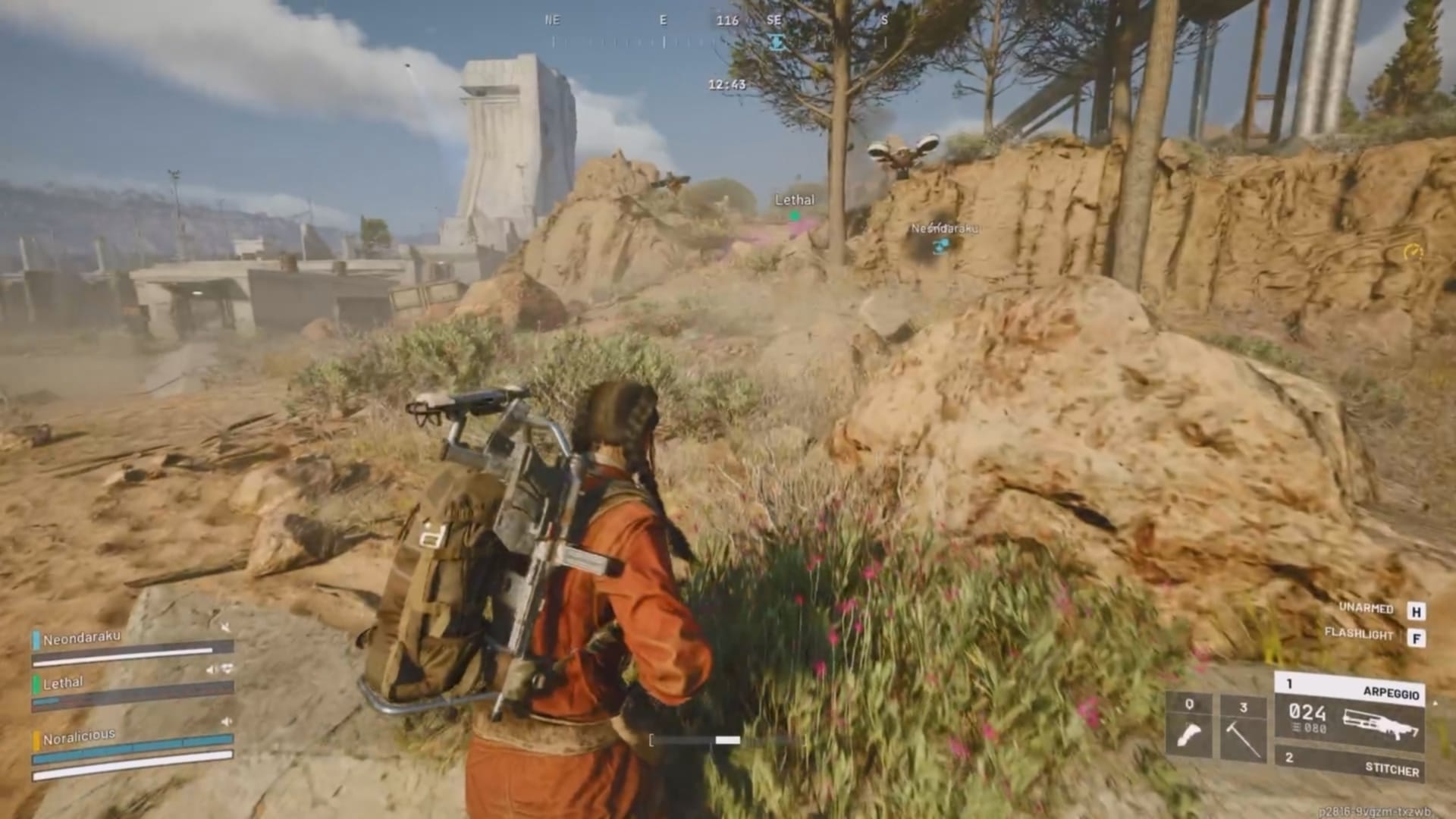Expand the arrow beside the Arpeggio panel
1456x819 pixels.
(x=1436, y=704)
